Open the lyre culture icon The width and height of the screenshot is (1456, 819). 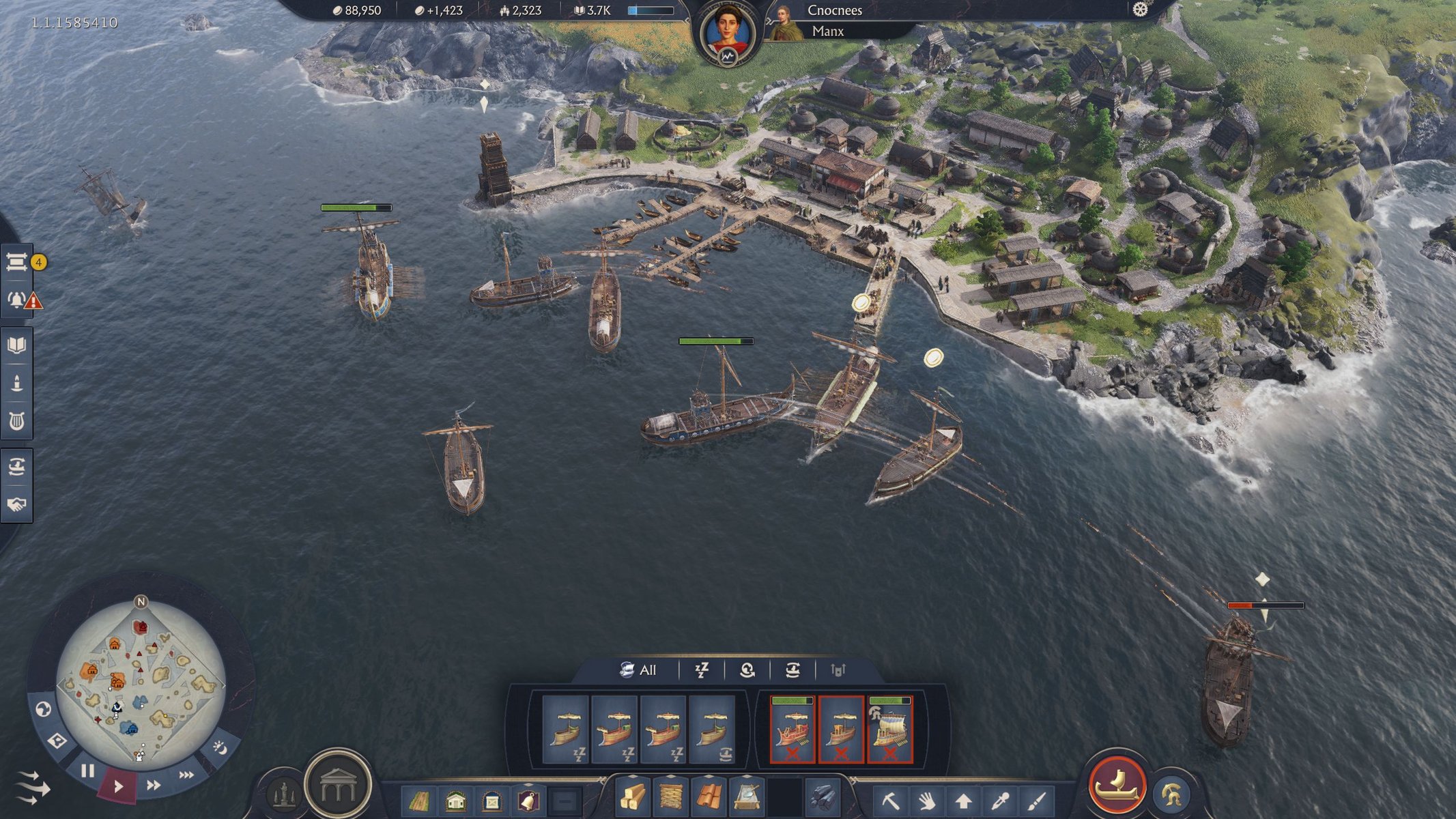[x=17, y=420]
